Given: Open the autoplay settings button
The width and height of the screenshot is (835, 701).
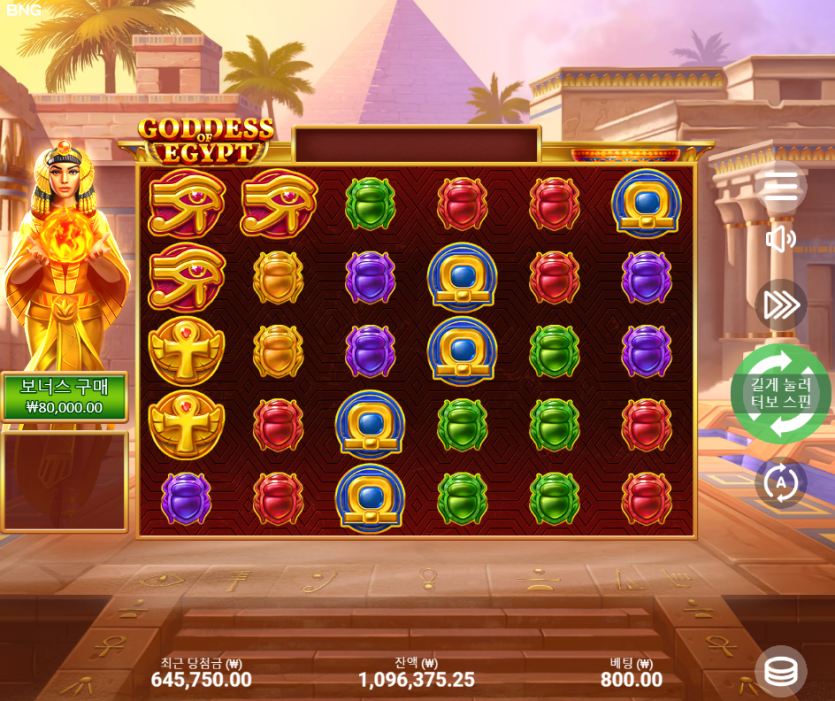Looking at the screenshot, I should [780, 483].
